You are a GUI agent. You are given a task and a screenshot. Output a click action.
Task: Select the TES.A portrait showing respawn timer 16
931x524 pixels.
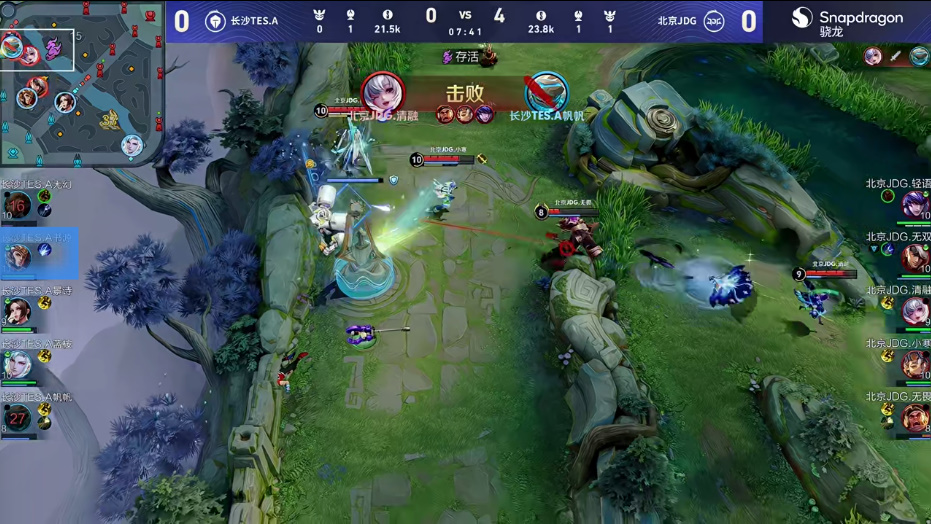pyautogui.click(x=17, y=207)
